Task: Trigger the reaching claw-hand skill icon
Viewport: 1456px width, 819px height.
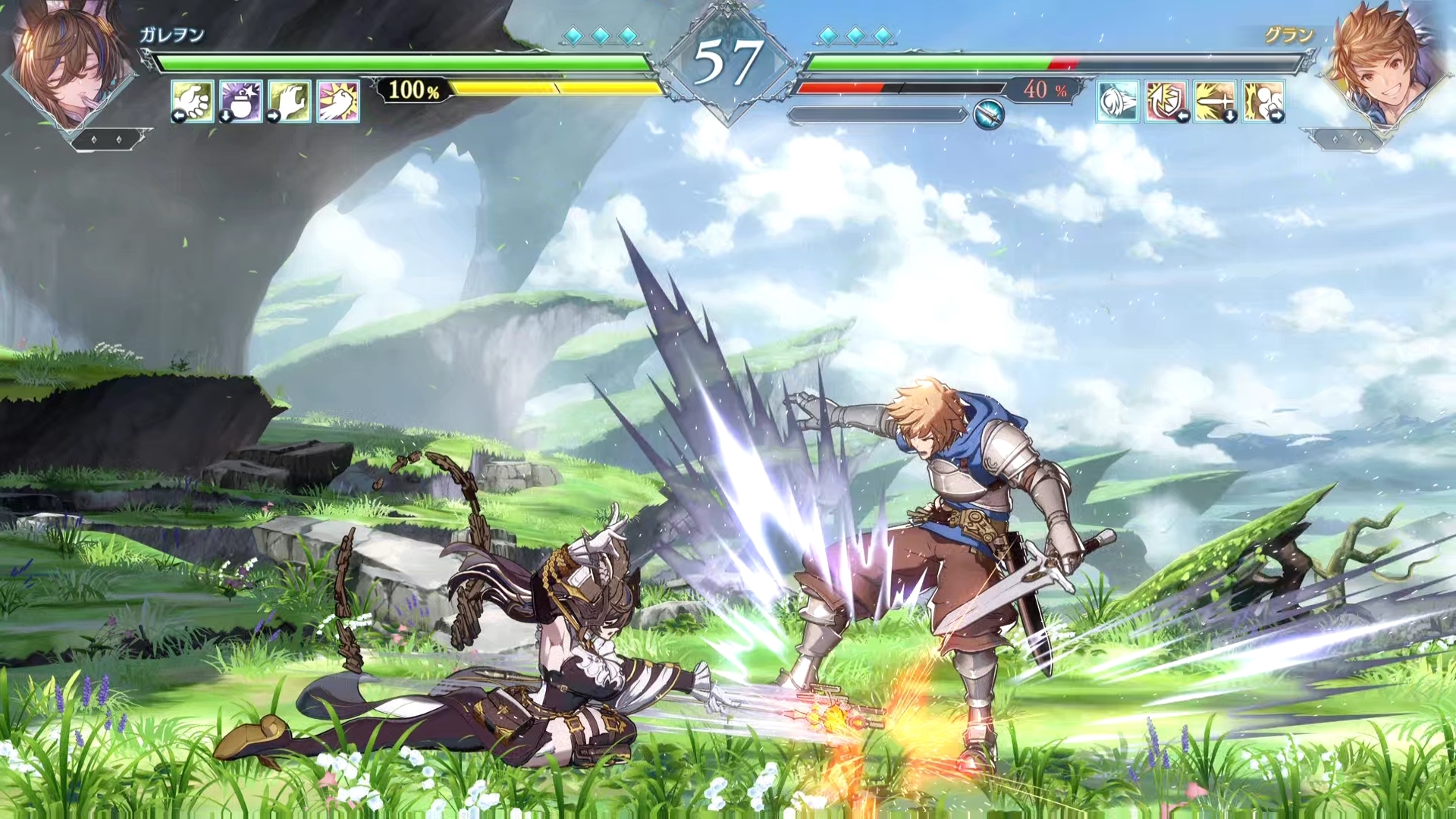Action: pos(289,101)
